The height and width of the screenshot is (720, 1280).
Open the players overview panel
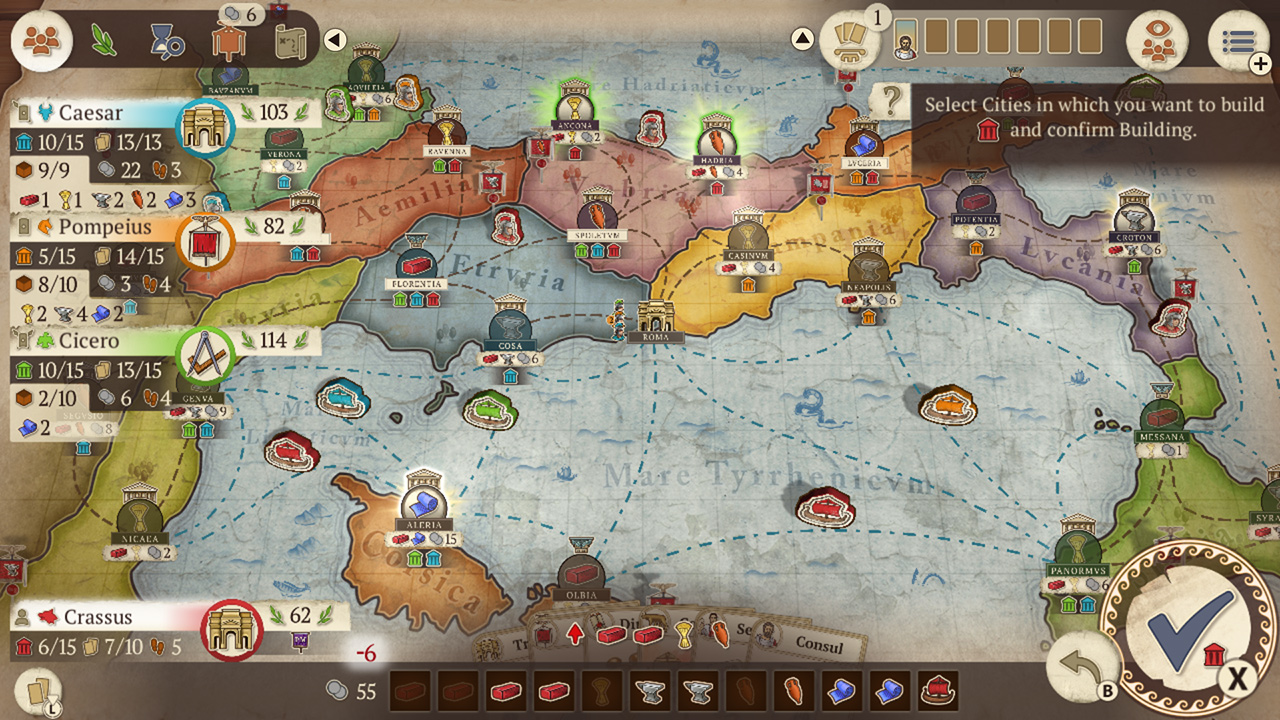(42, 42)
